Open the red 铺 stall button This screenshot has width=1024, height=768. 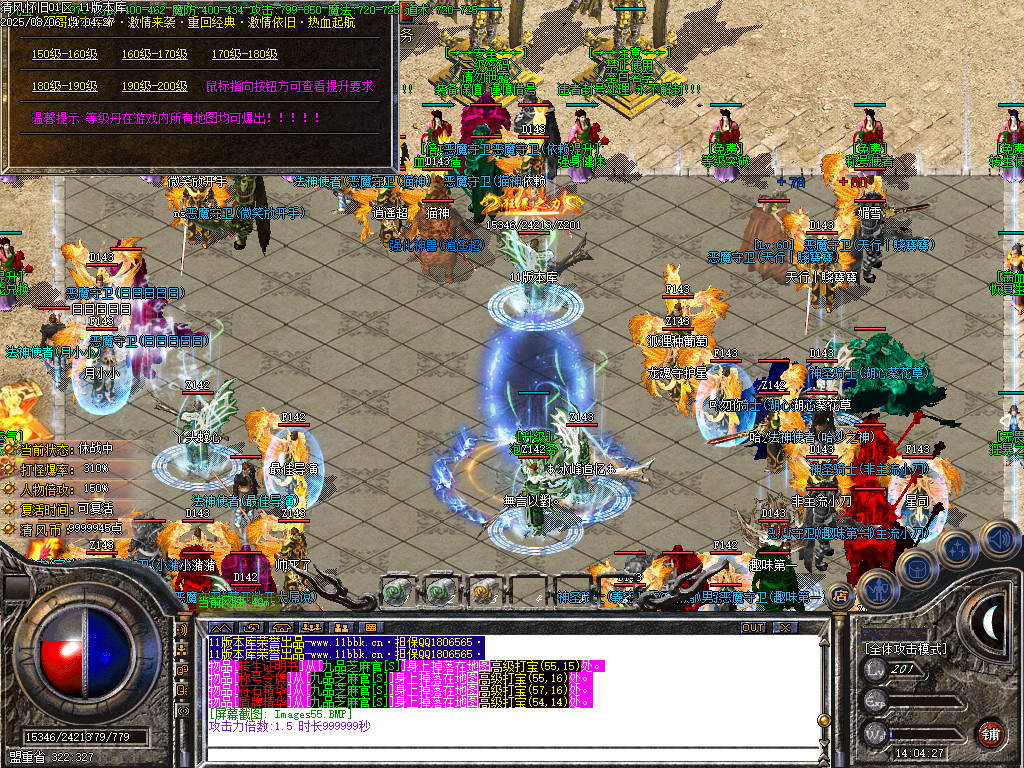(x=990, y=732)
